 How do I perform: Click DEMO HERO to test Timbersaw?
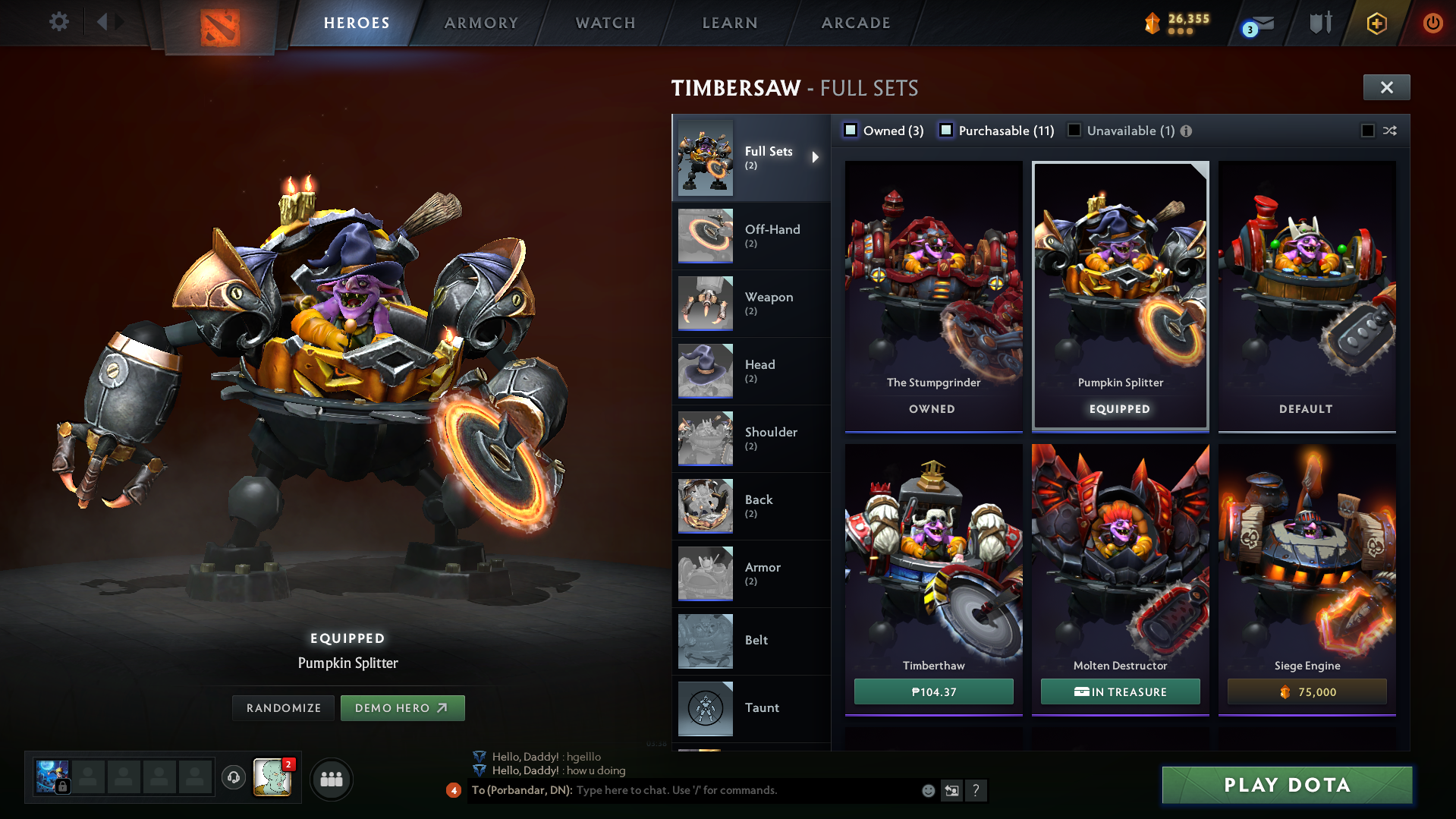click(402, 707)
